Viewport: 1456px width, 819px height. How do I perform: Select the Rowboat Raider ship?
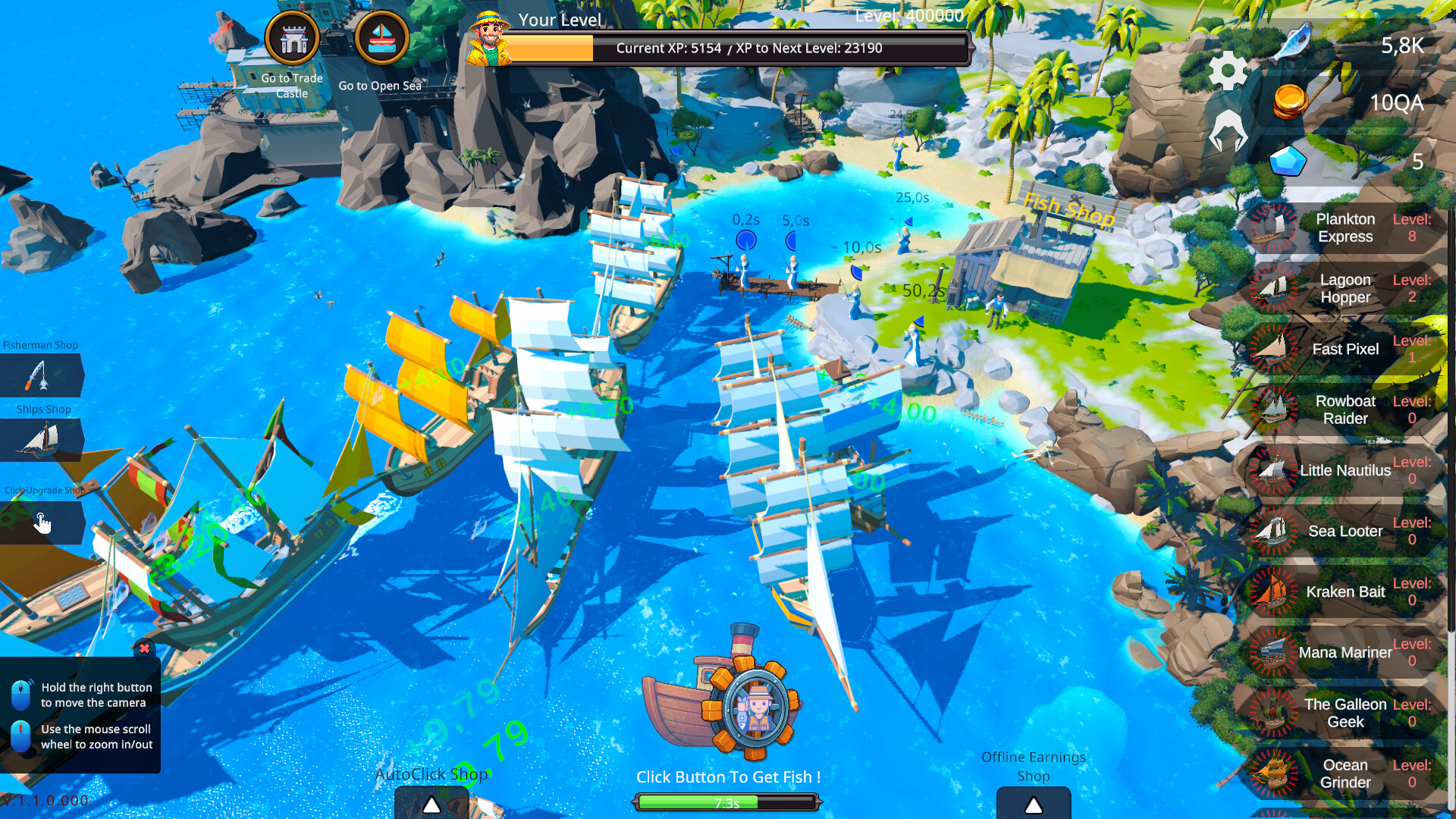(x=1344, y=409)
